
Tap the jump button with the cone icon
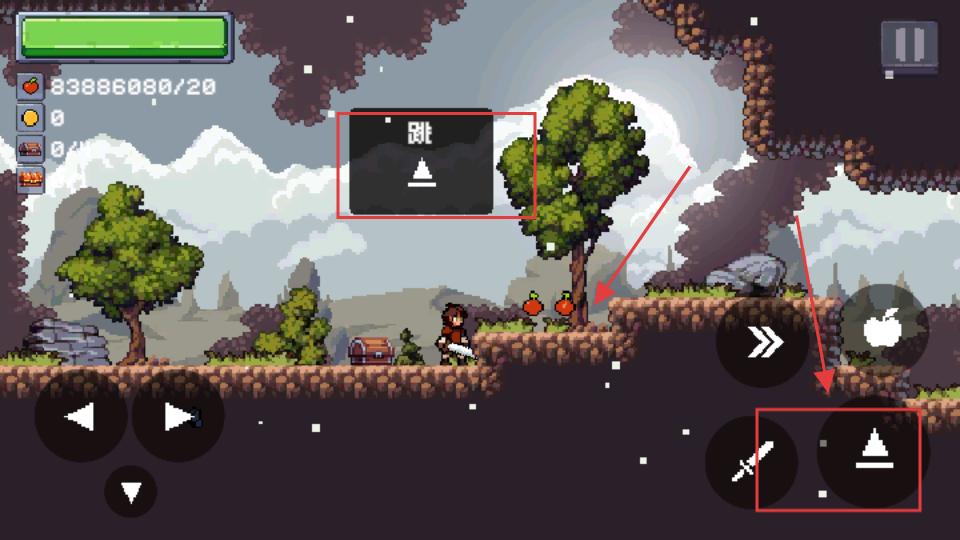872,452
